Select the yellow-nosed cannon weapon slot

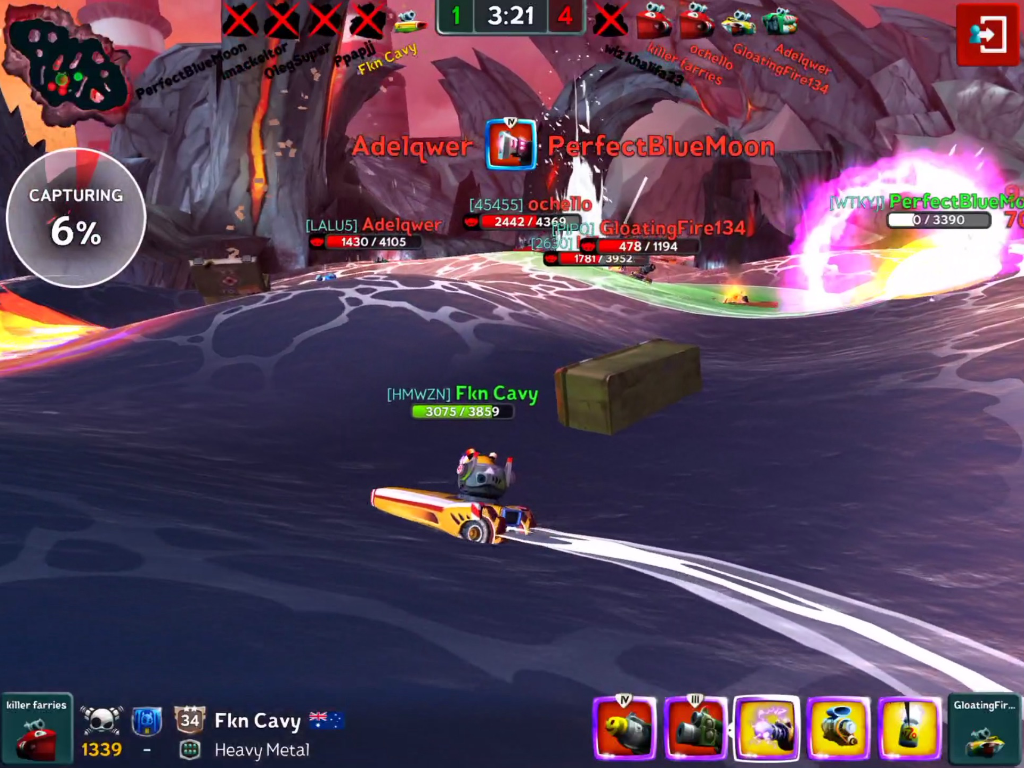coord(624,728)
